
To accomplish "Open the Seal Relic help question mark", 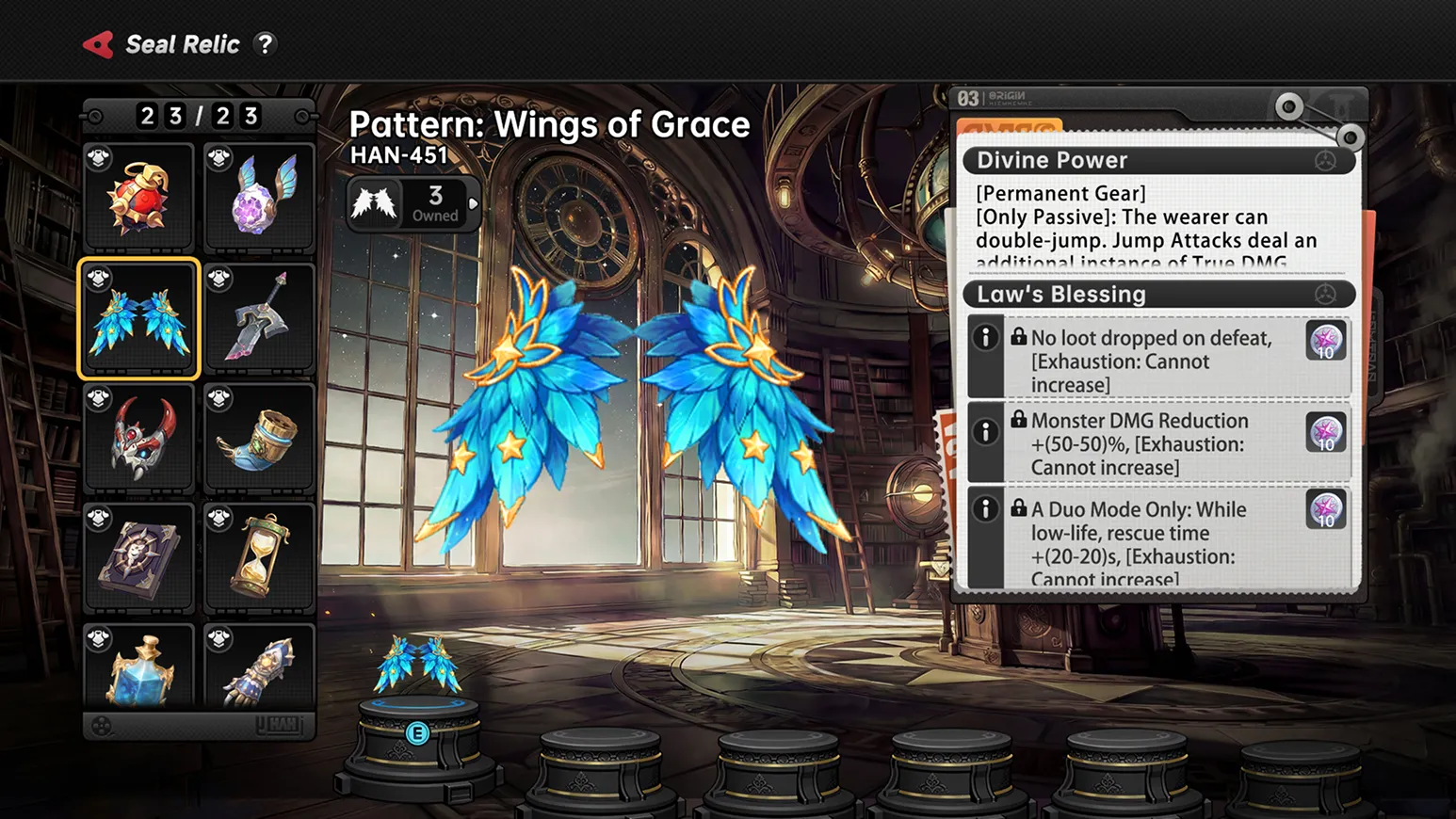I will tap(266, 44).
